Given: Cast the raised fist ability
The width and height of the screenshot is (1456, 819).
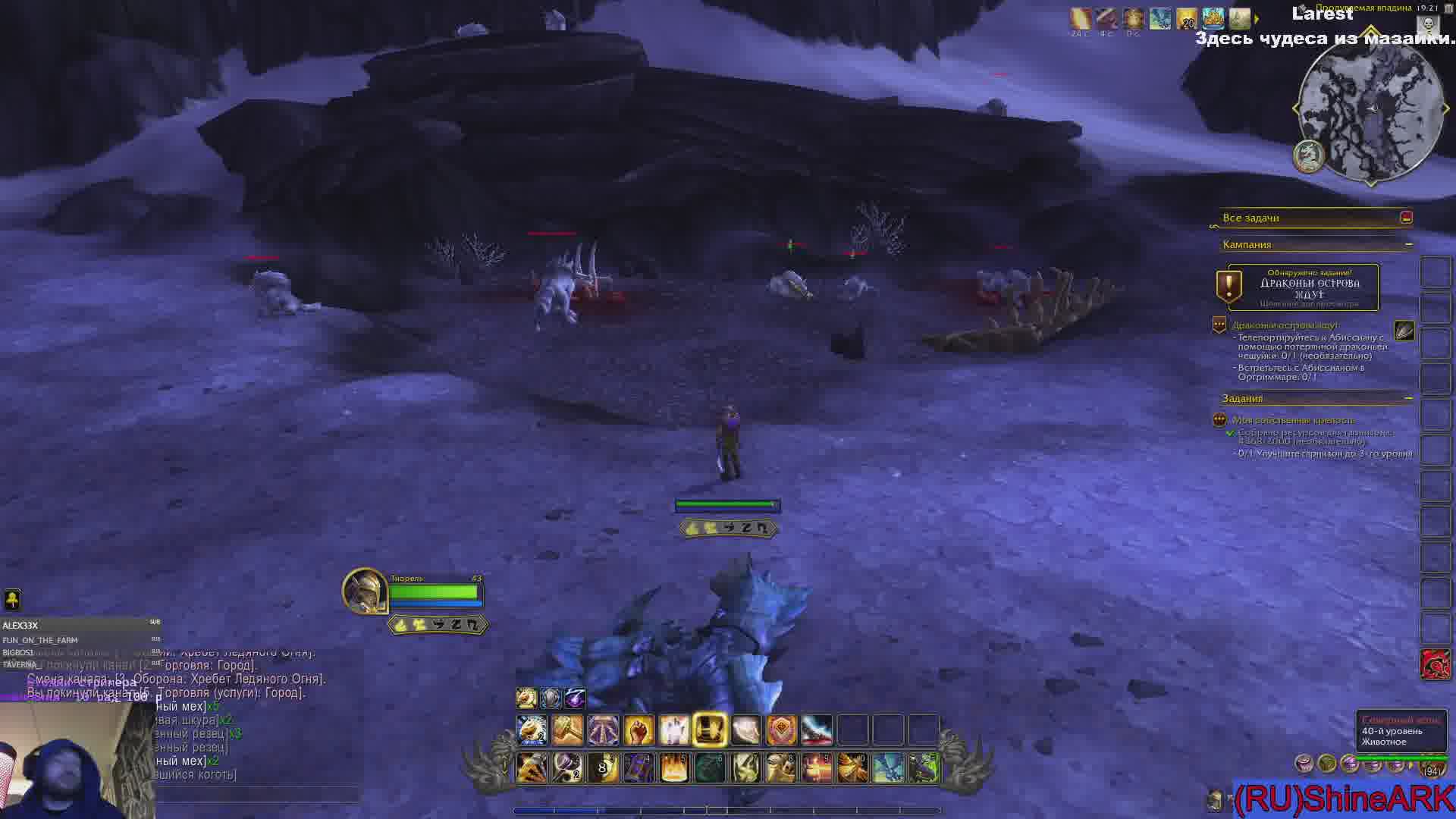Looking at the screenshot, I should (639, 730).
